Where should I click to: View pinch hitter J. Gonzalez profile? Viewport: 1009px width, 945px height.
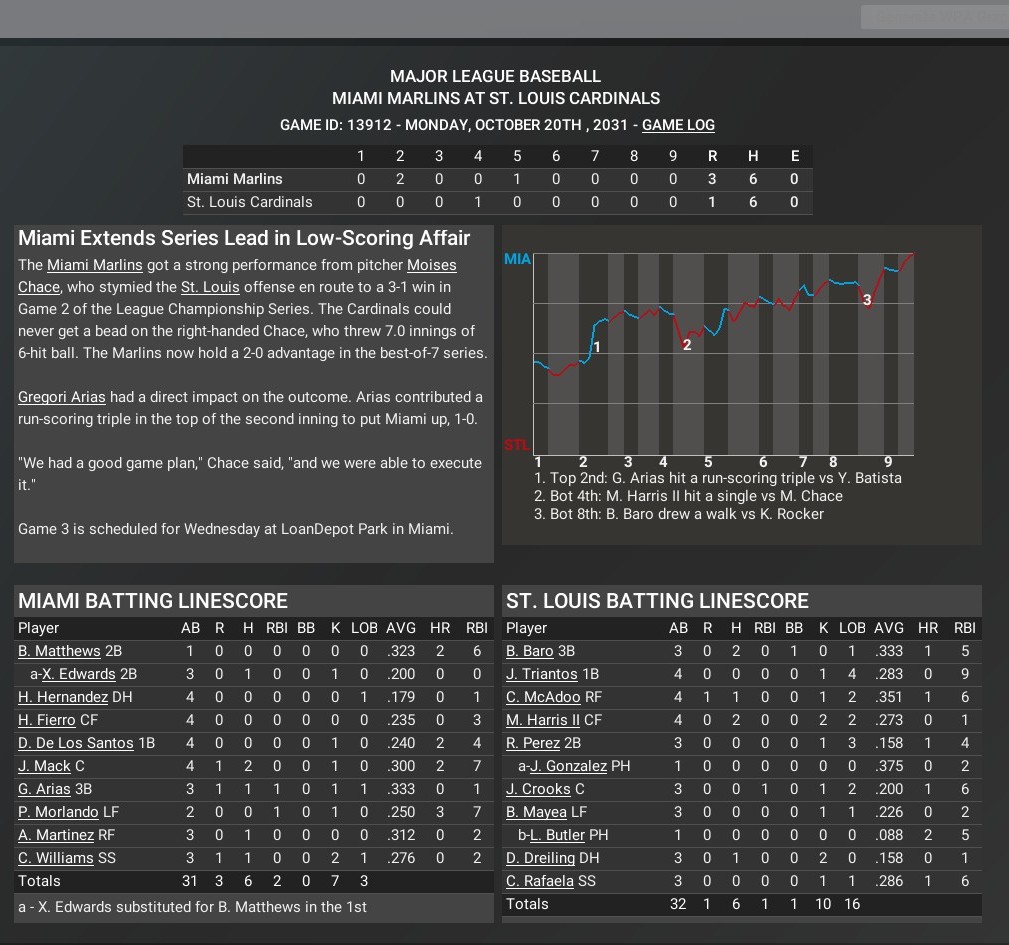(568, 766)
